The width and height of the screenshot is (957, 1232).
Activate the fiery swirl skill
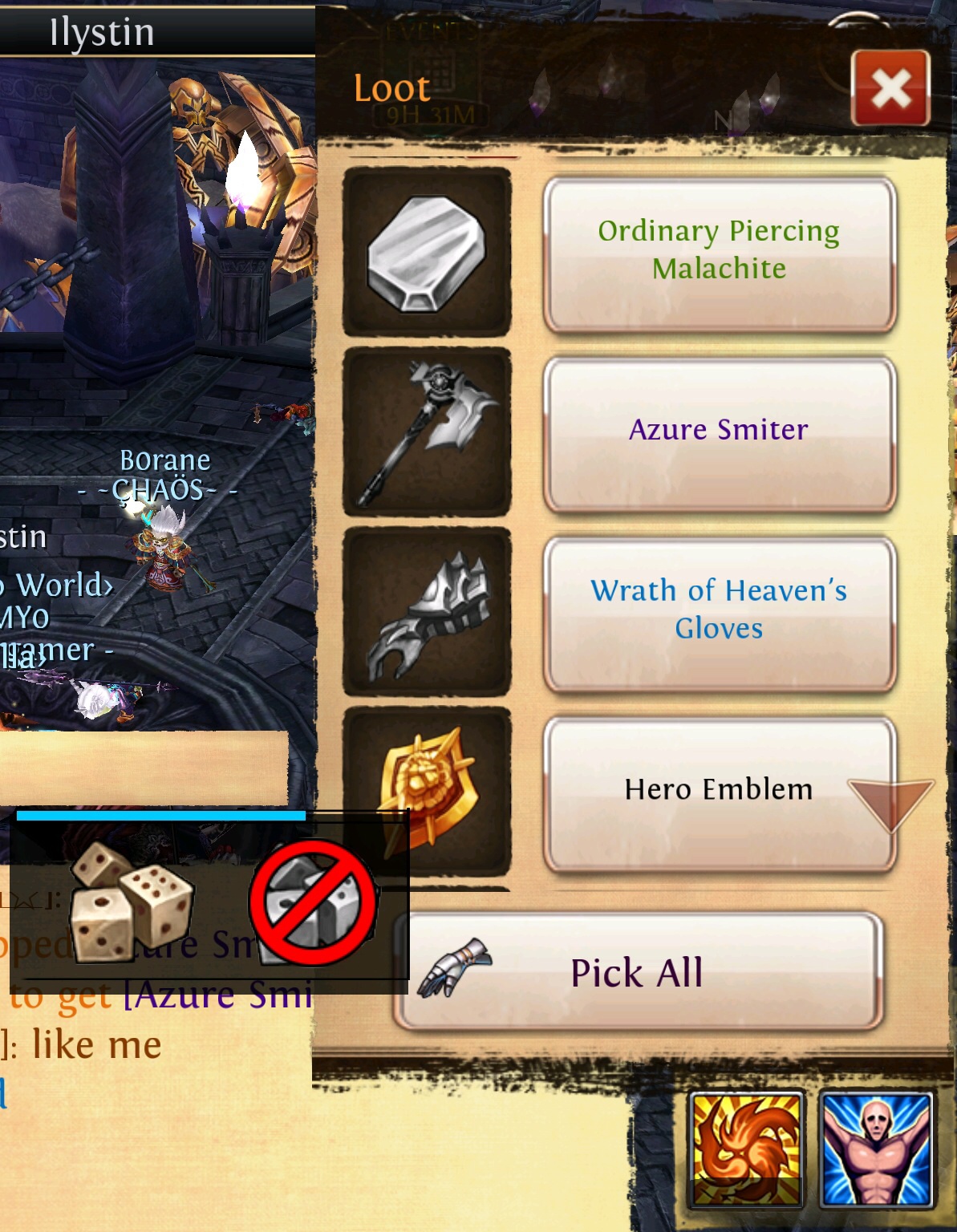point(746,1149)
